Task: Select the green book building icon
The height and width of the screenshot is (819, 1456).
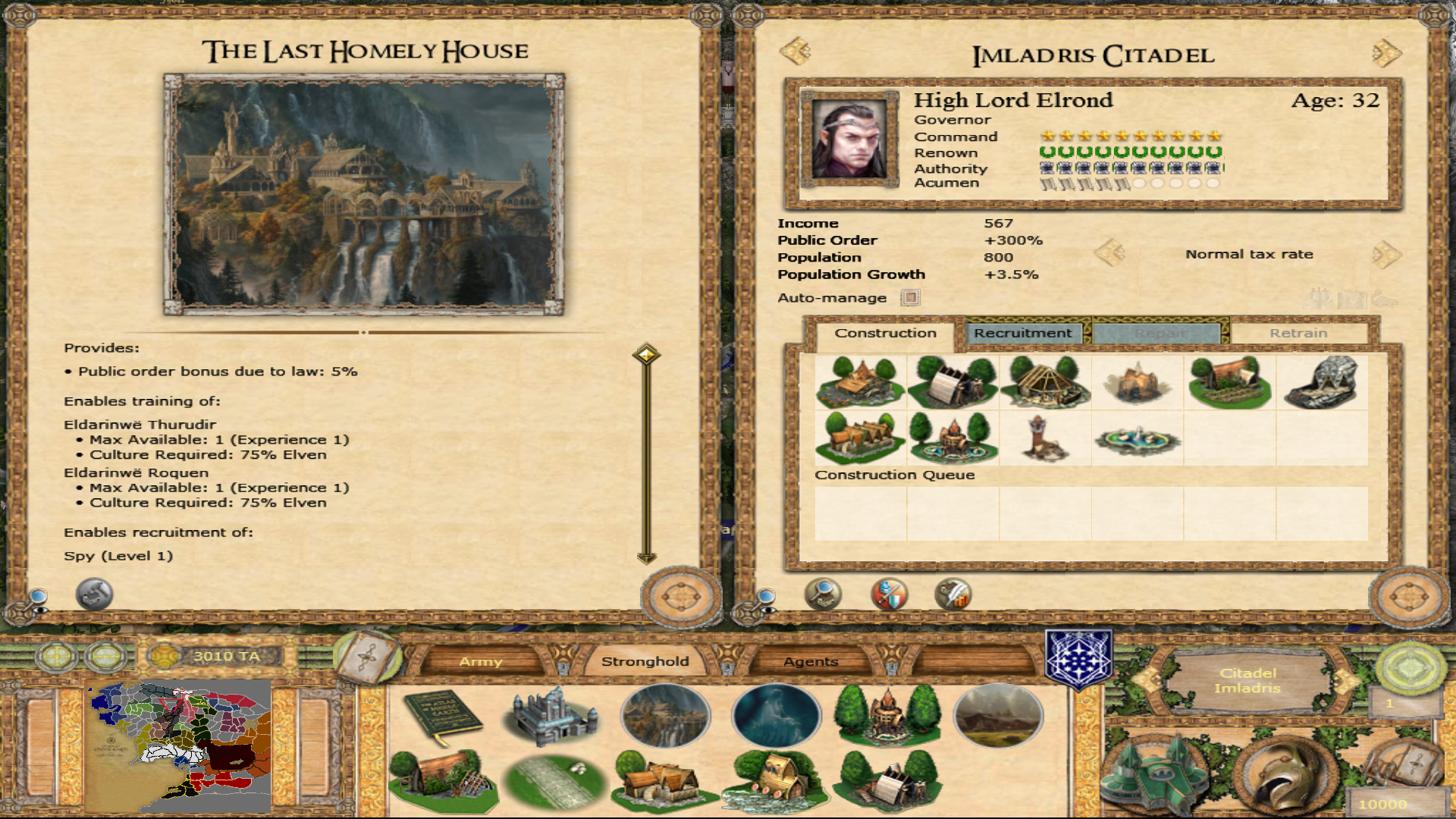Action: click(x=444, y=717)
